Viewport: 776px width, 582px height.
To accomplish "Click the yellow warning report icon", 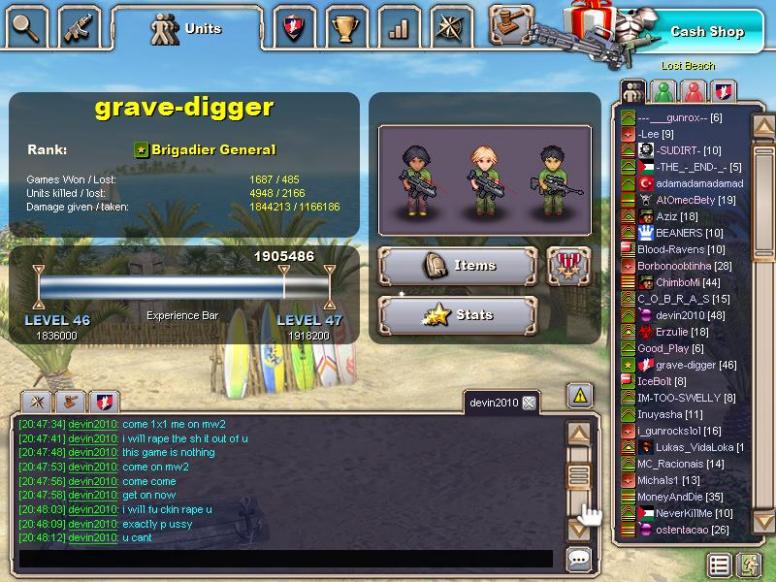I will [x=580, y=395].
